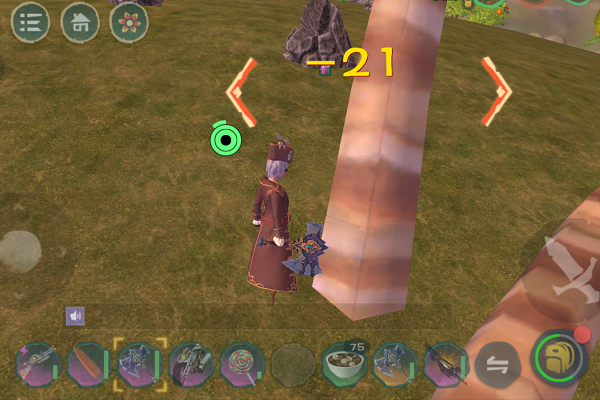Open the list menu button
This screenshot has width=600, height=400.
(31, 21)
